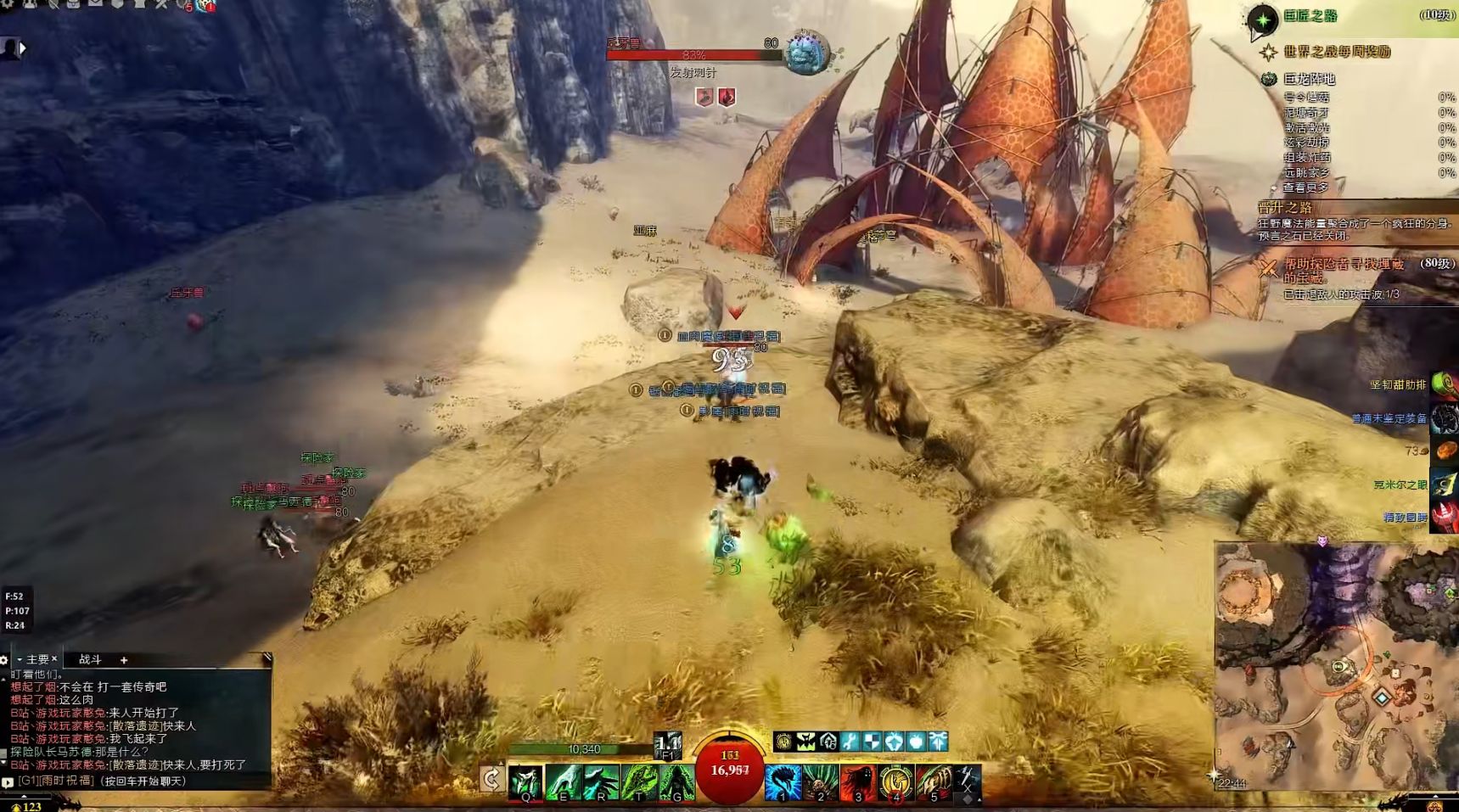Viewport: 1459px width, 812px height.
Task: Trigger the R grasping claw skill
Action: [x=601, y=781]
